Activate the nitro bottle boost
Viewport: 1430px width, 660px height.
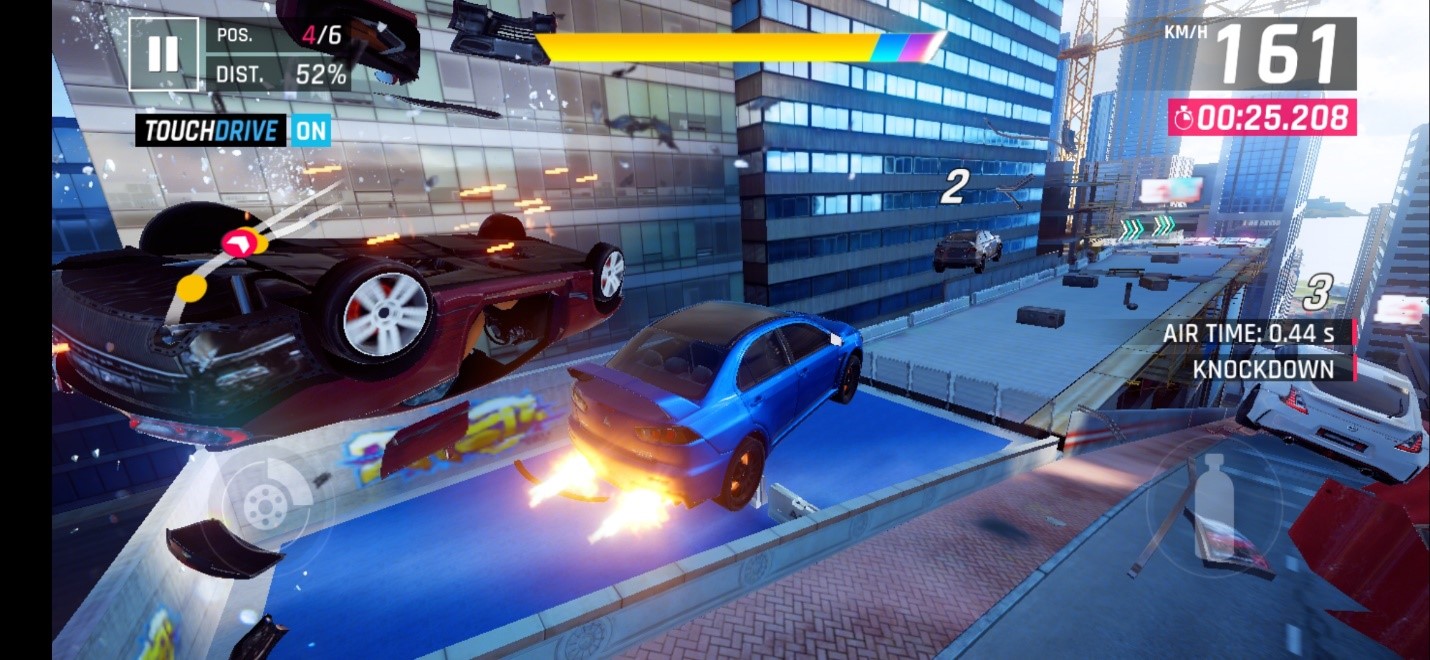coord(1213,507)
